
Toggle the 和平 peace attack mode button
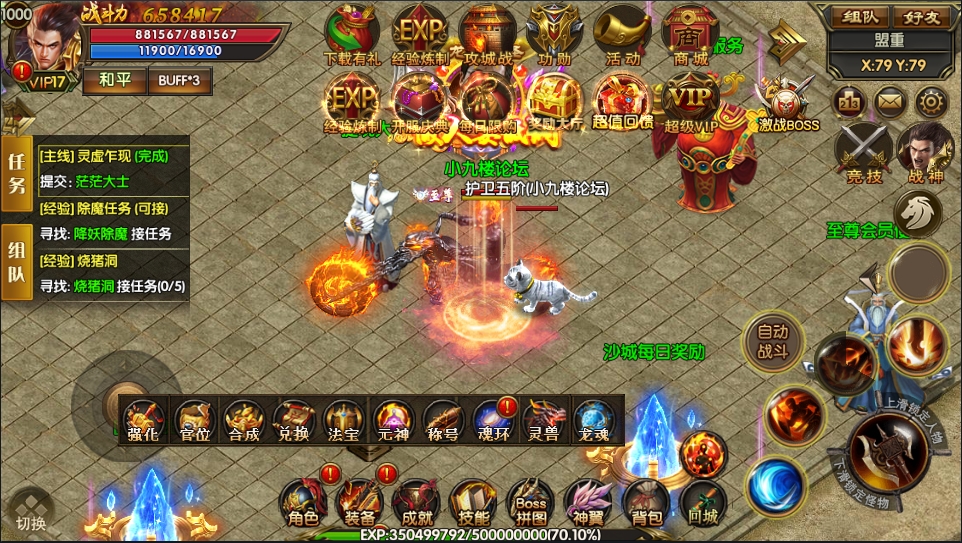click(x=112, y=80)
